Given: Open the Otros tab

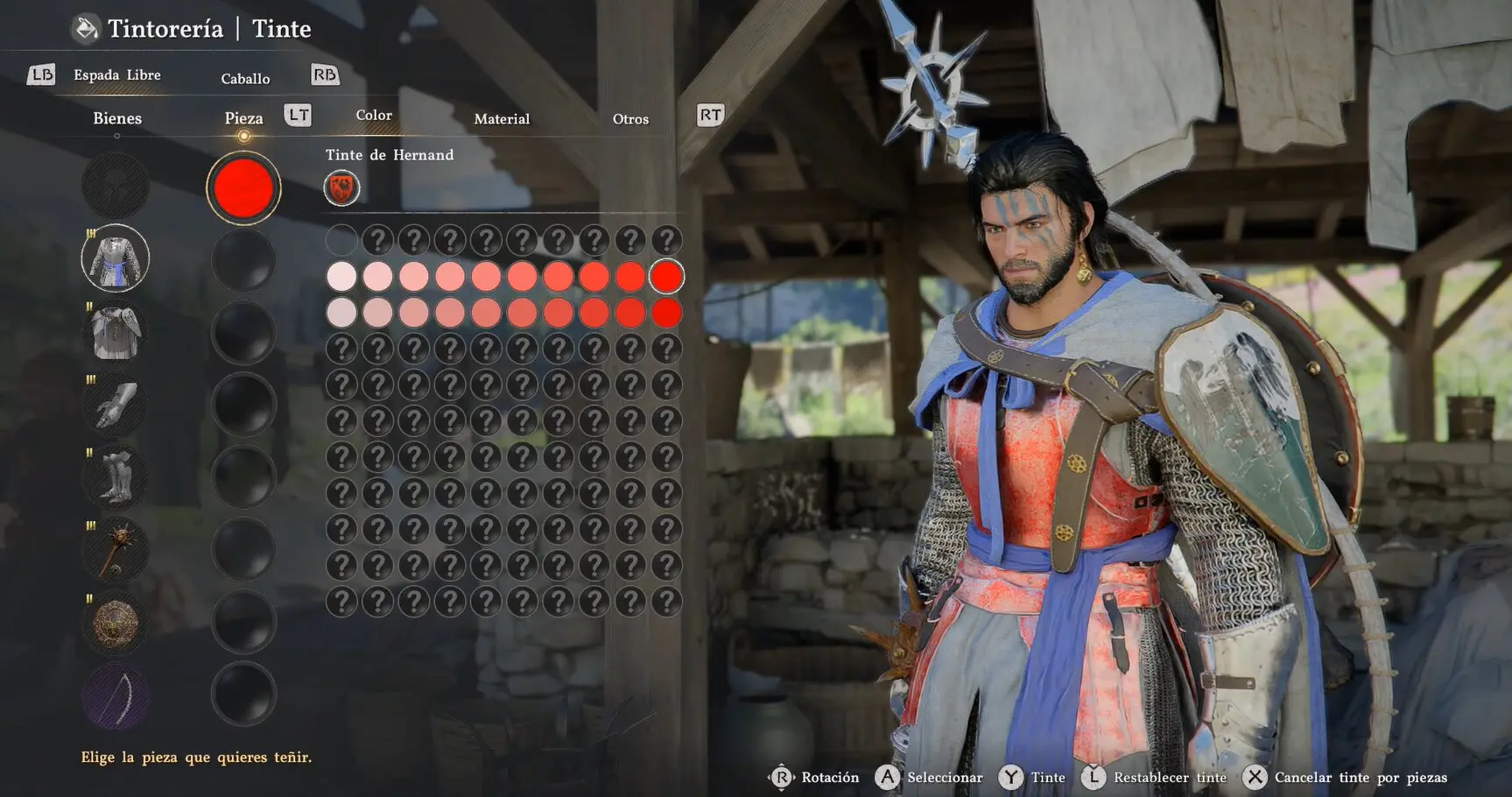Looking at the screenshot, I should click(x=630, y=119).
